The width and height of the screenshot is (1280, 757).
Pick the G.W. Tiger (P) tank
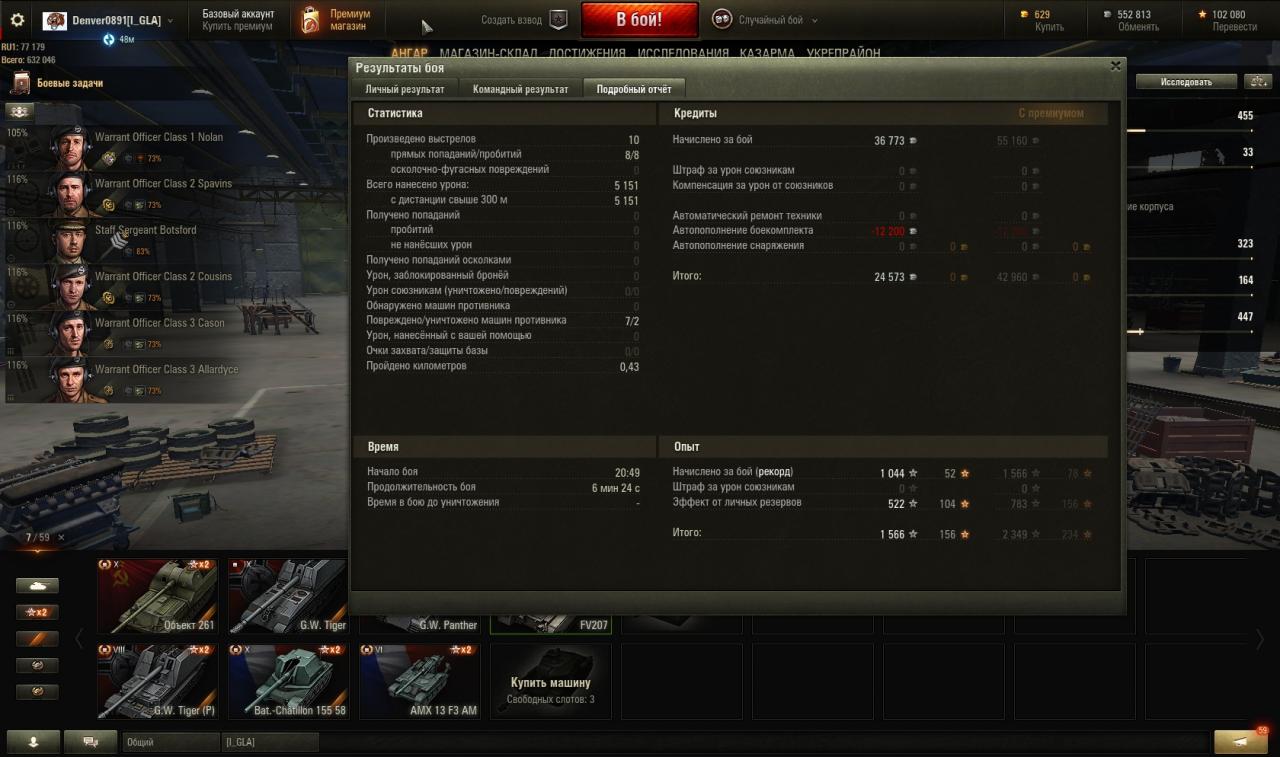(157, 681)
